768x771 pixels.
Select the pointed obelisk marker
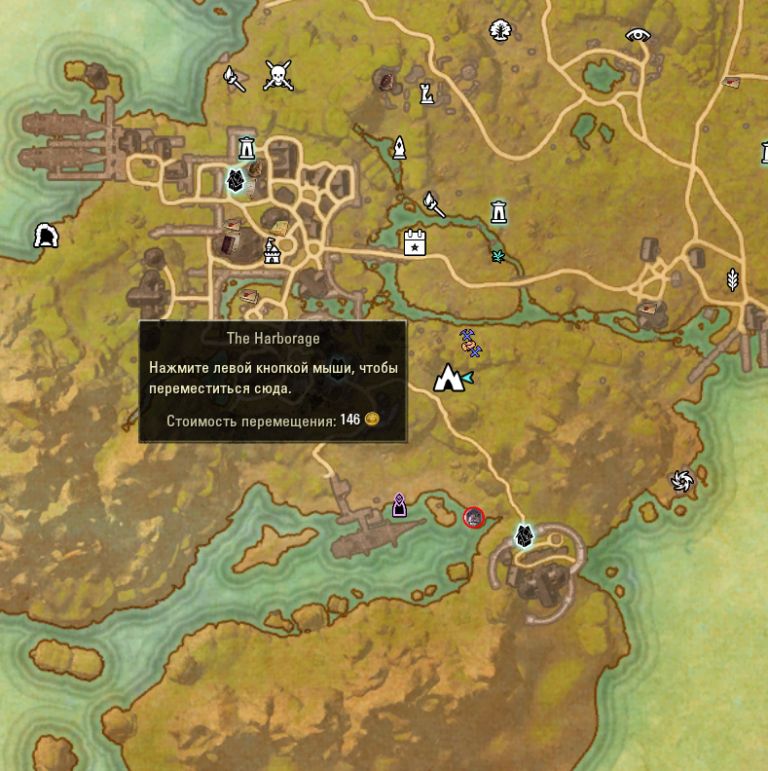tap(399, 148)
